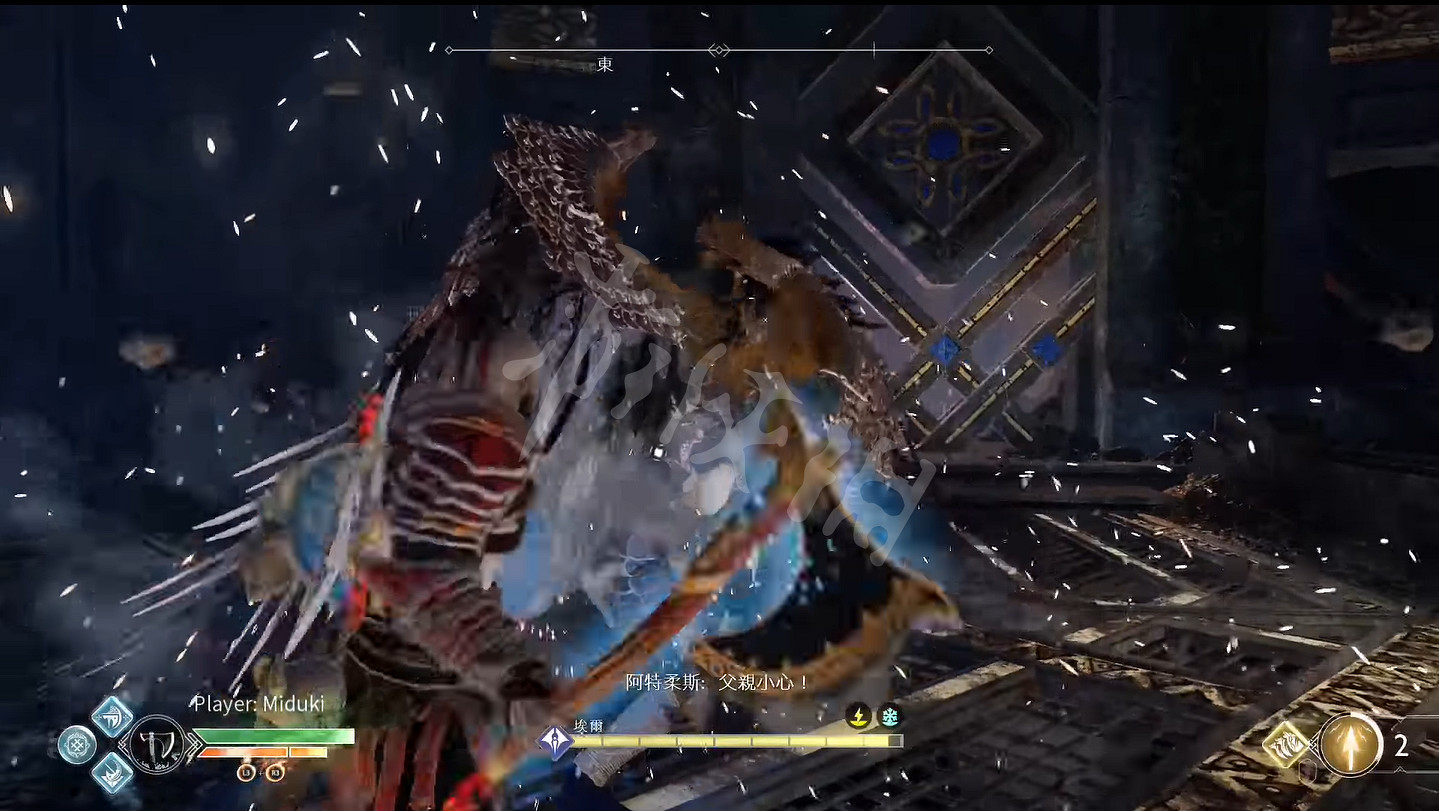Image resolution: width=1439 pixels, height=811 pixels.
Task: Expand the diamond marker on the compass bar
Action: click(x=717, y=48)
